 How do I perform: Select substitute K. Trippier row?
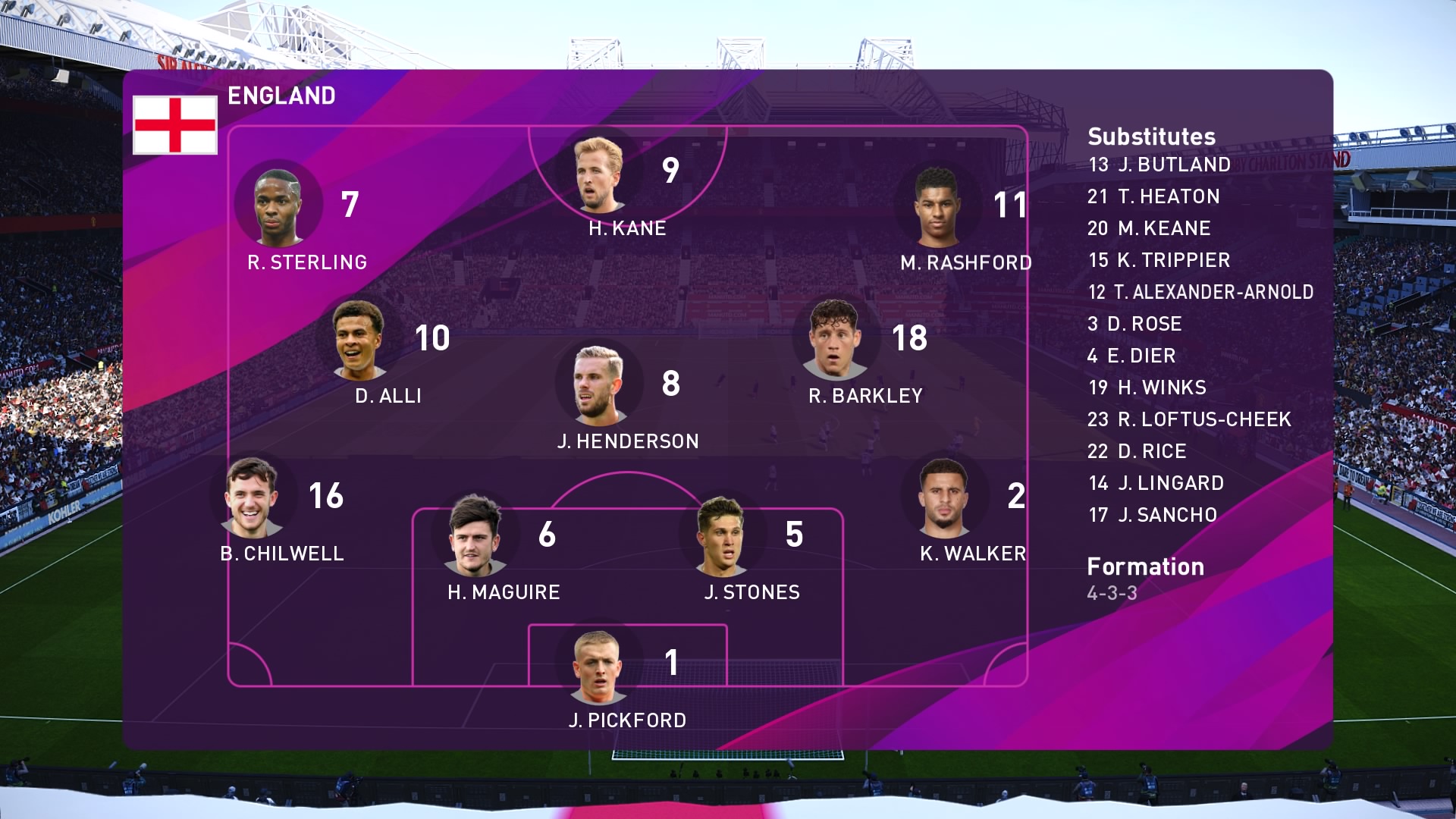point(1159,260)
